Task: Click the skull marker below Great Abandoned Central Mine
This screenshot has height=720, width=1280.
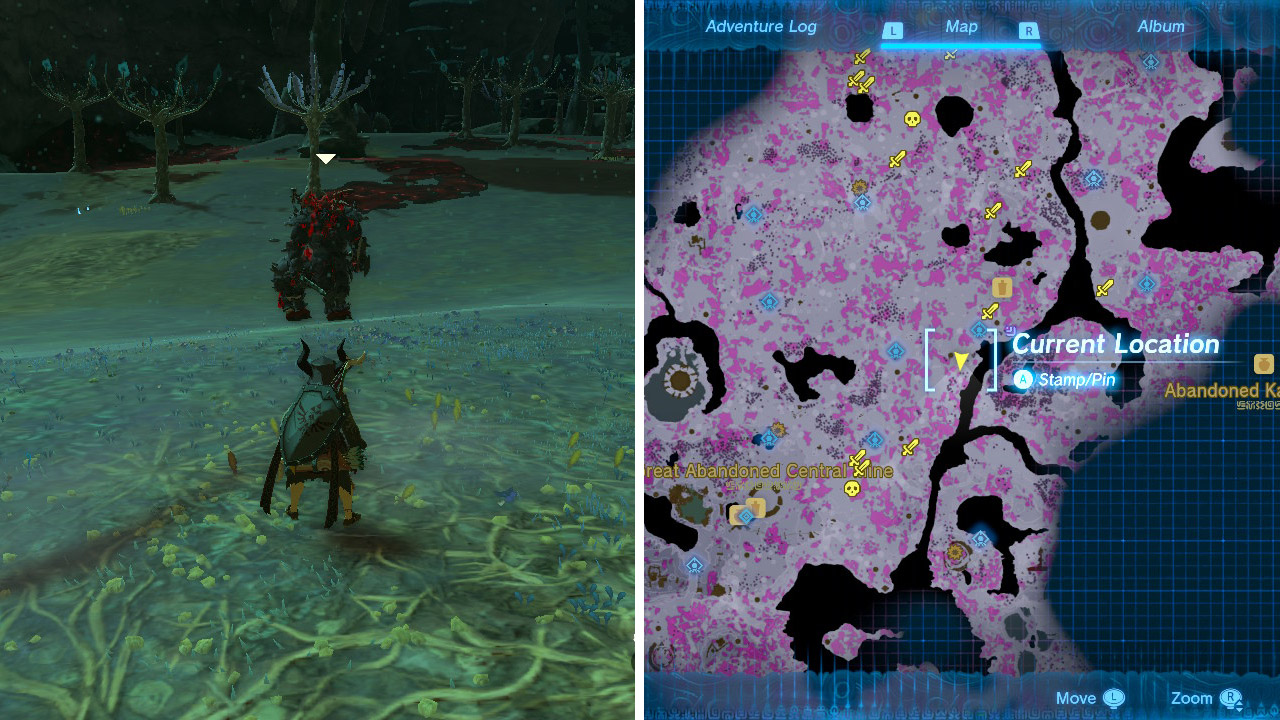Action: coord(850,488)
